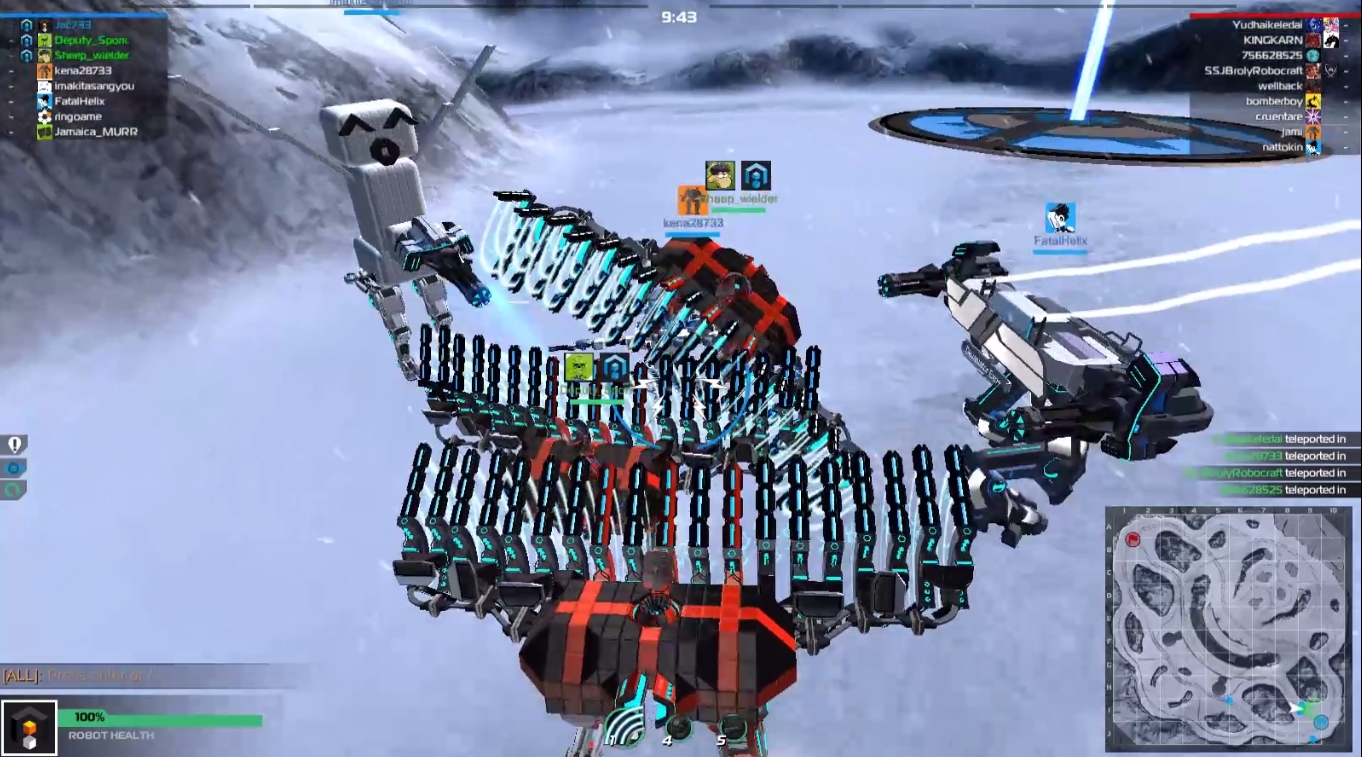The height and width of the screenshot is (757, 1362).
Task: Click the exclamation marker icon on left sidebar
Action: pyautogui.click(x=15, y=443)
